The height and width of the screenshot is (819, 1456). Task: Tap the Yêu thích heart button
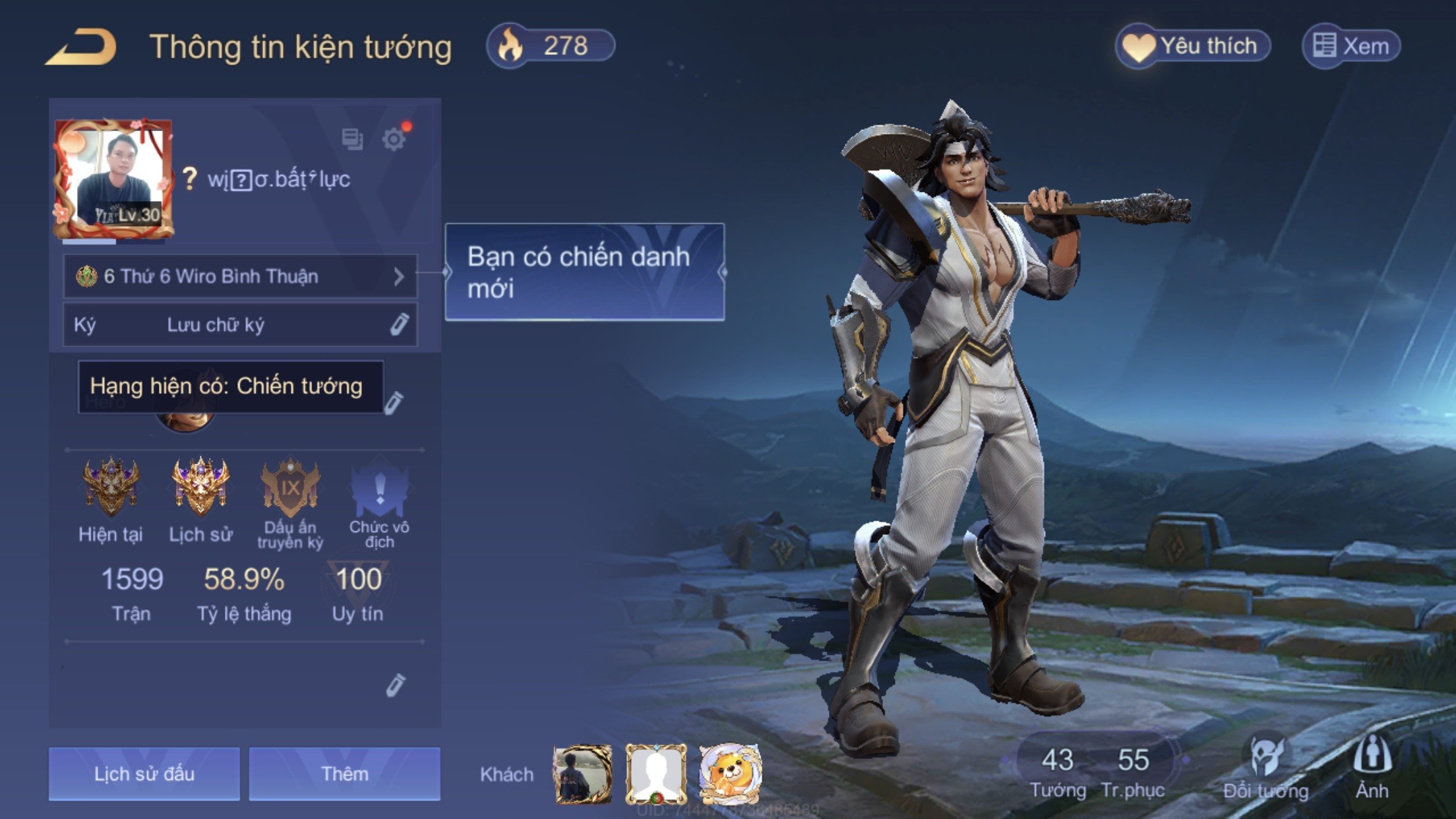click(x=1193, y=46)
